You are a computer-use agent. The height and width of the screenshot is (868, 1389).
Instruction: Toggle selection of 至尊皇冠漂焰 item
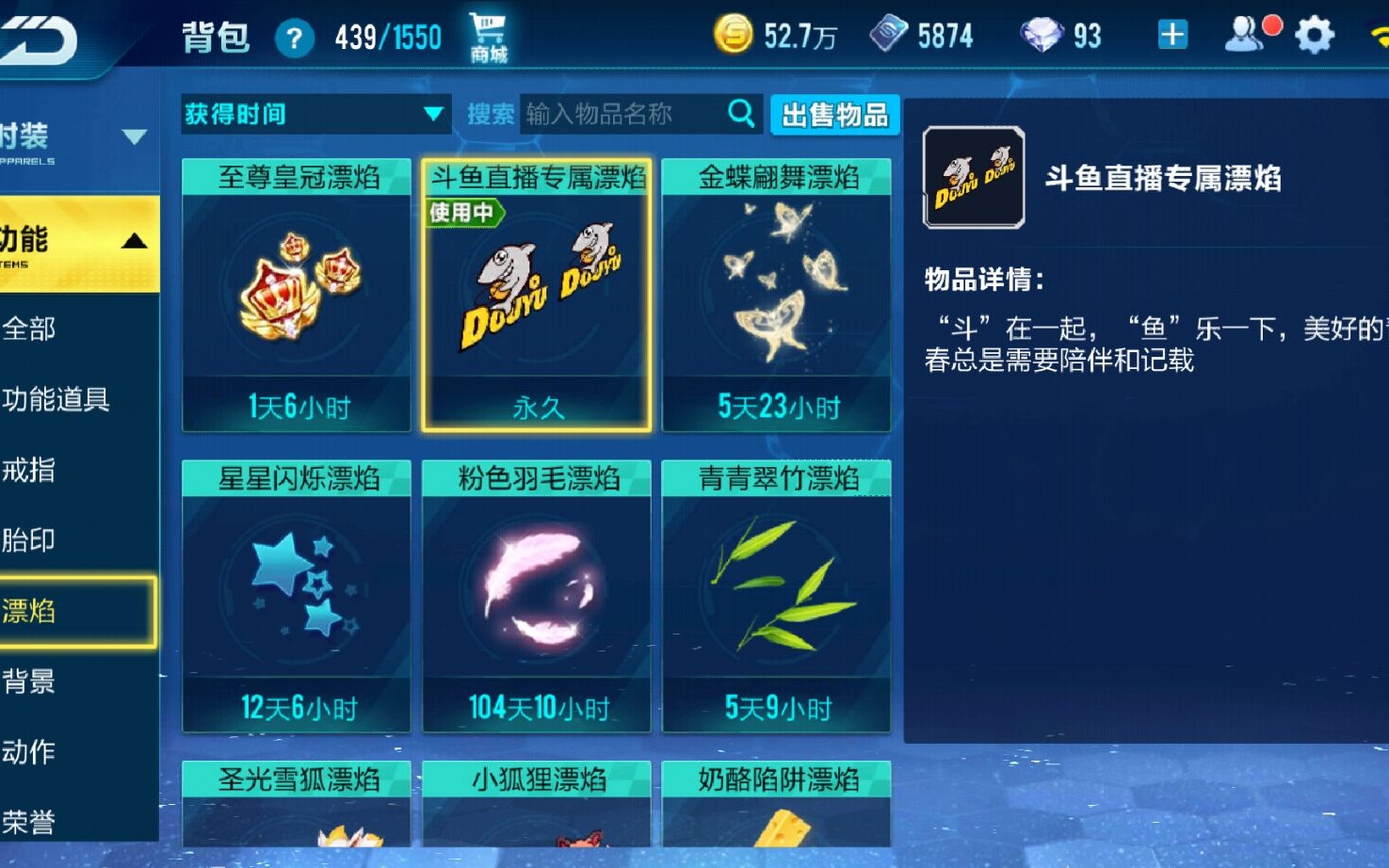pyautogui.click(x=296, y=292)
